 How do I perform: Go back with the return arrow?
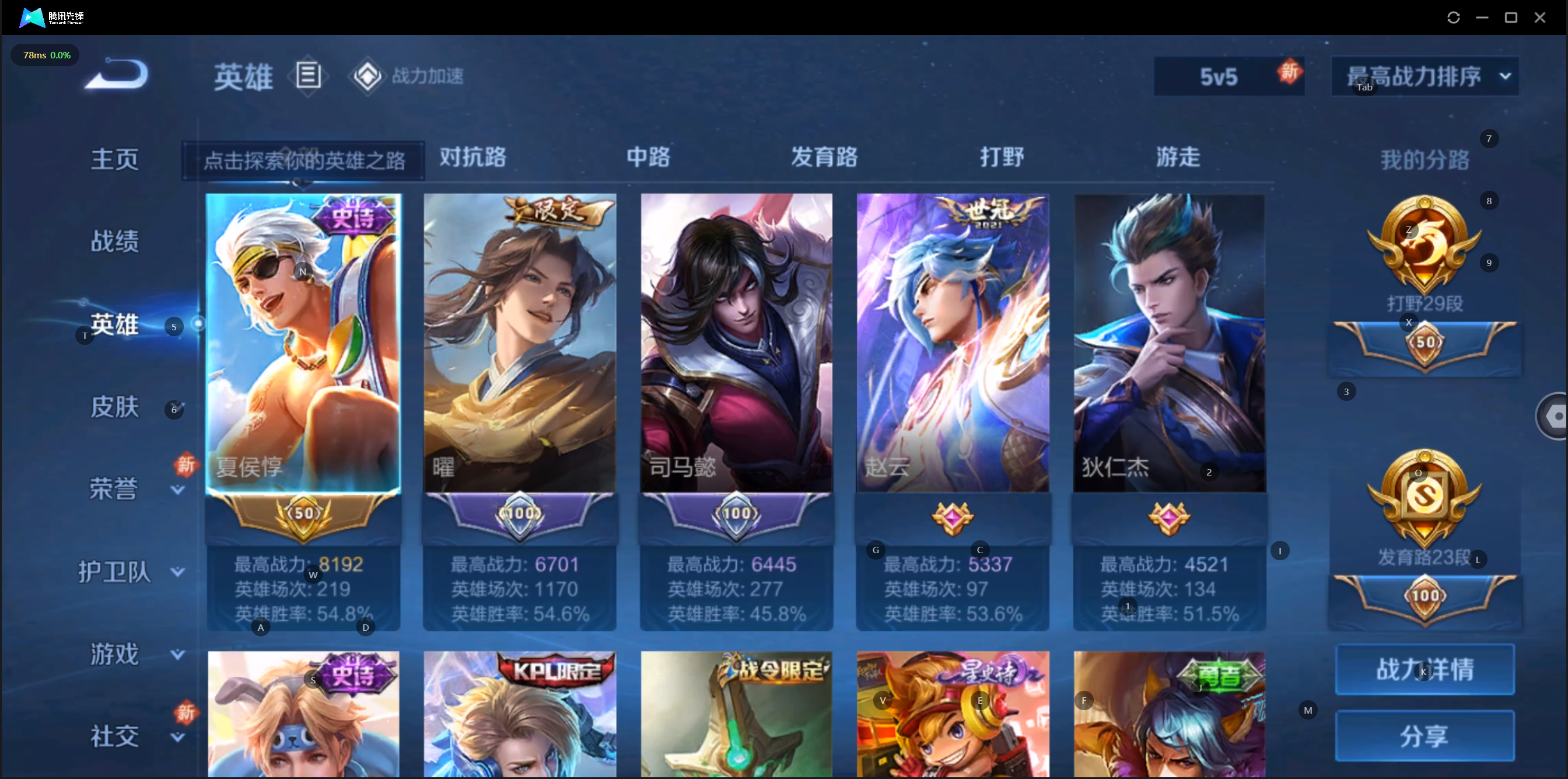point(117,74)
